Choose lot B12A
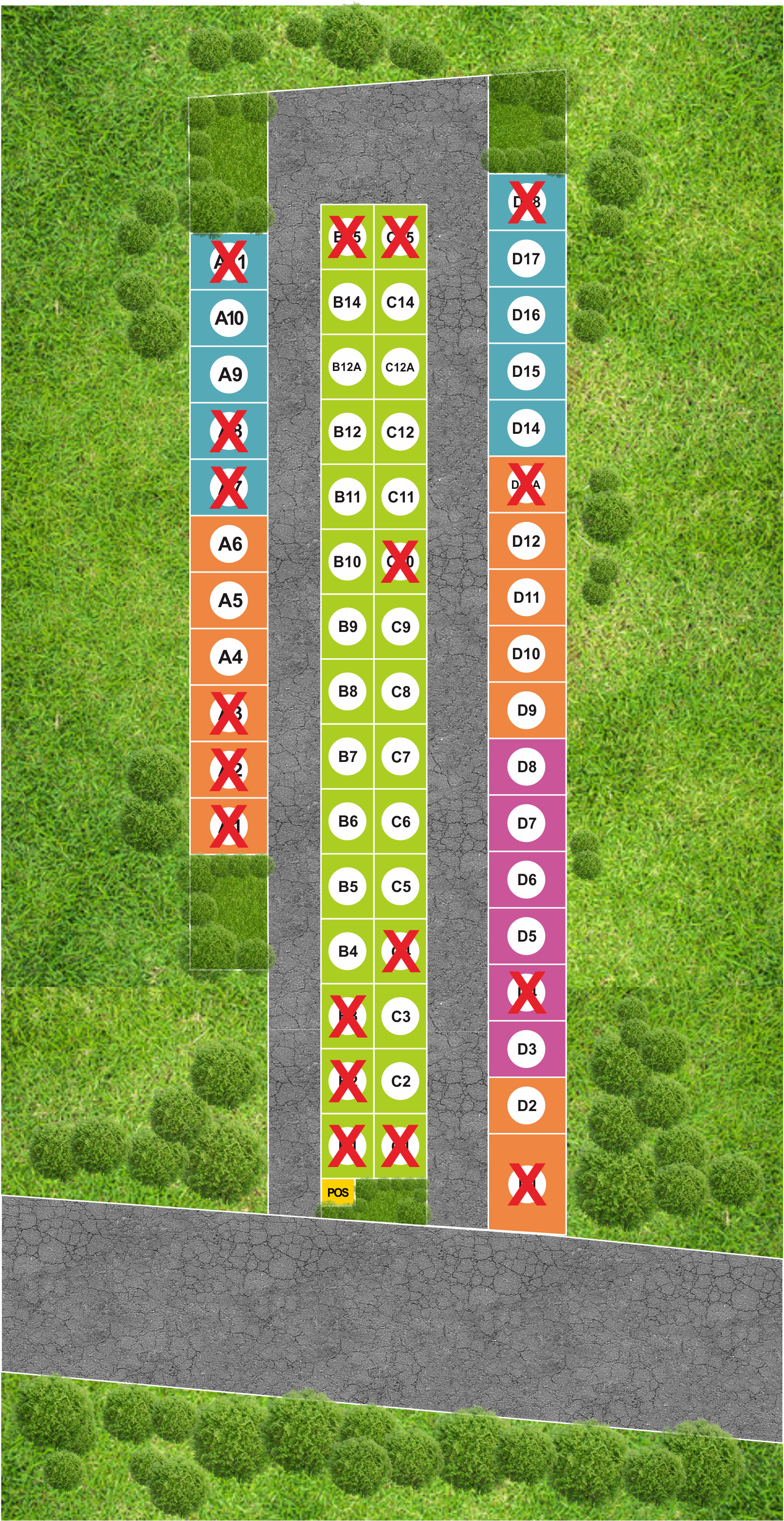 tap(347, 367)
